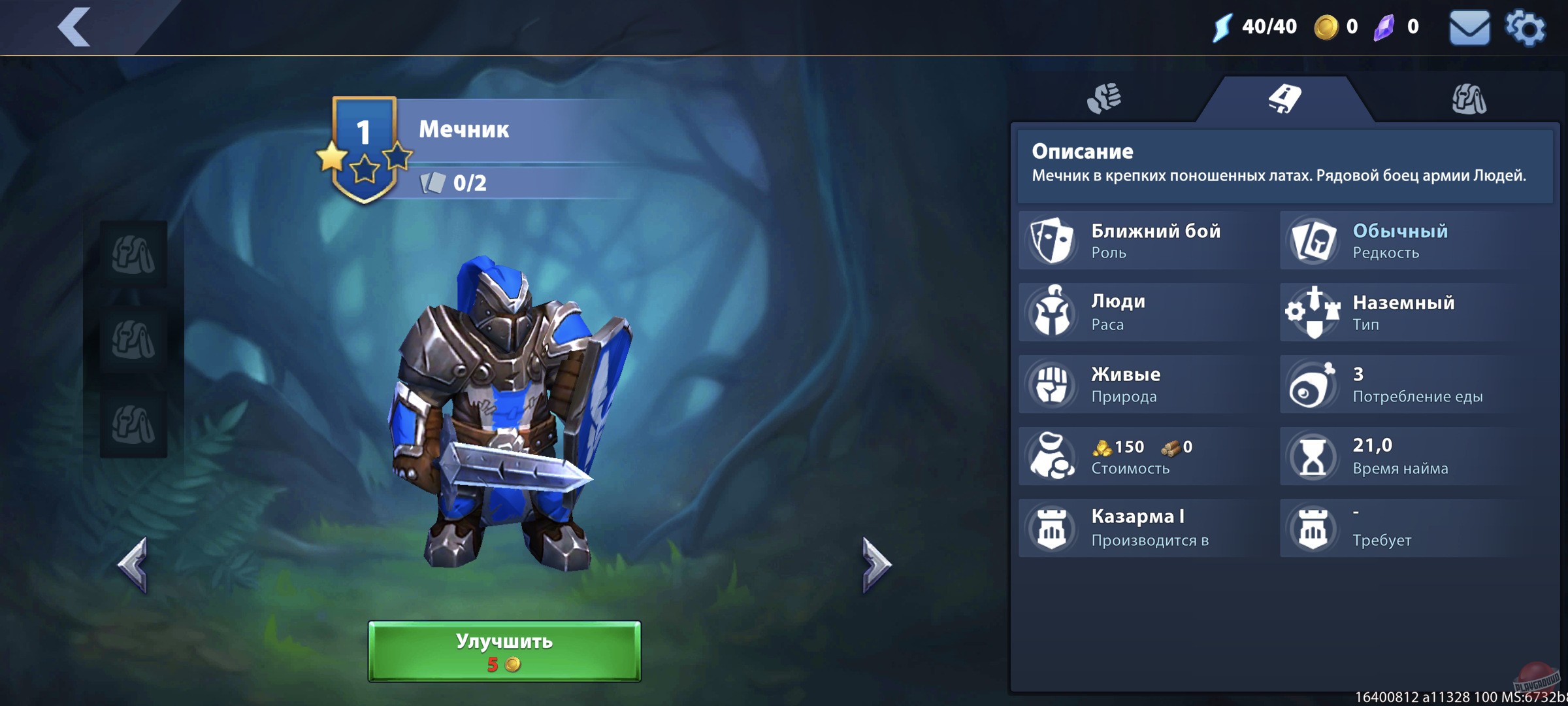Switch to the fist combat stats tab
The height and width of the screenshot is (706, 1568).
[x=1106, y=97]
